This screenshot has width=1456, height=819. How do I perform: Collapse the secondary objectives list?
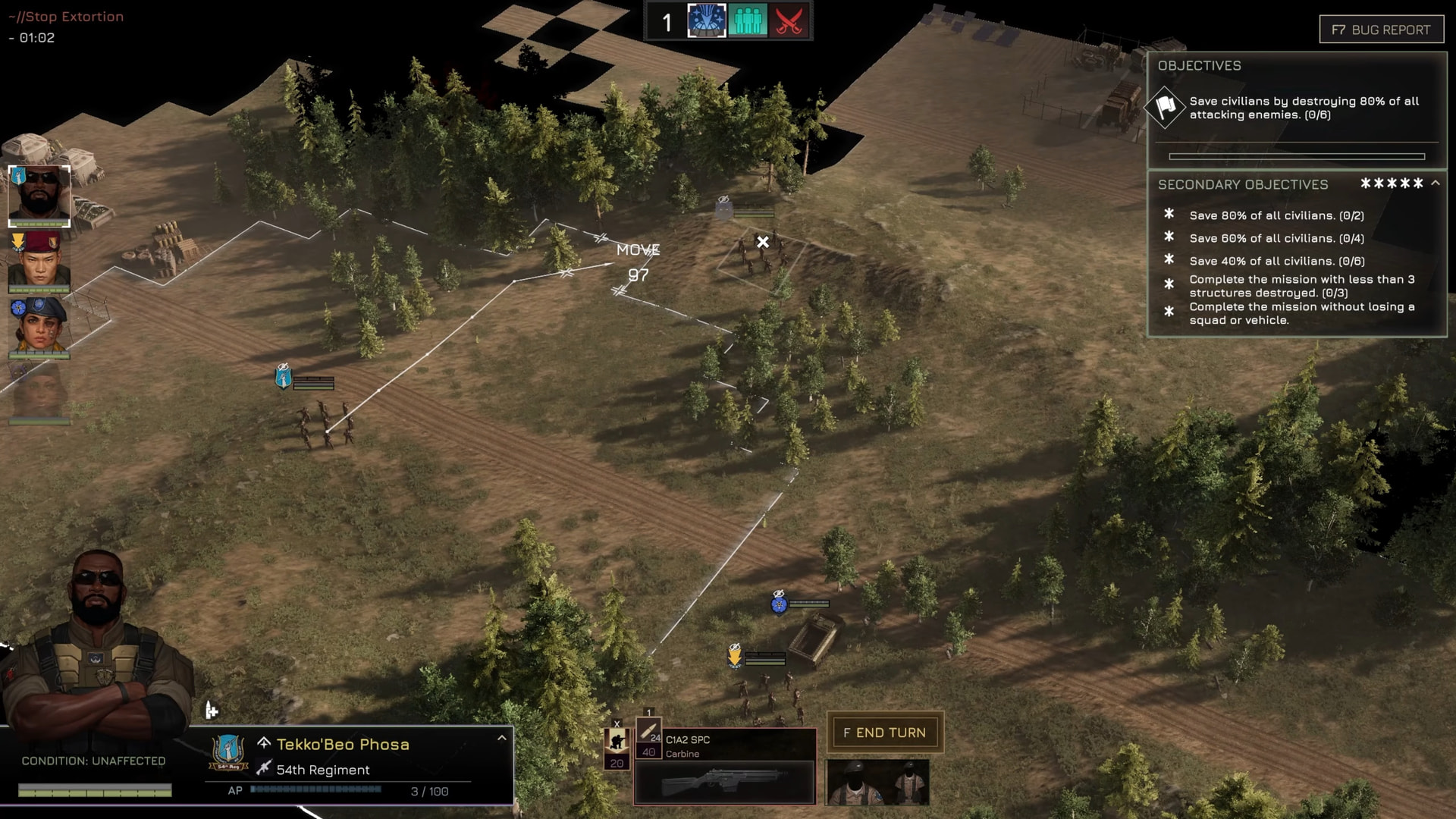[1436, 184]
